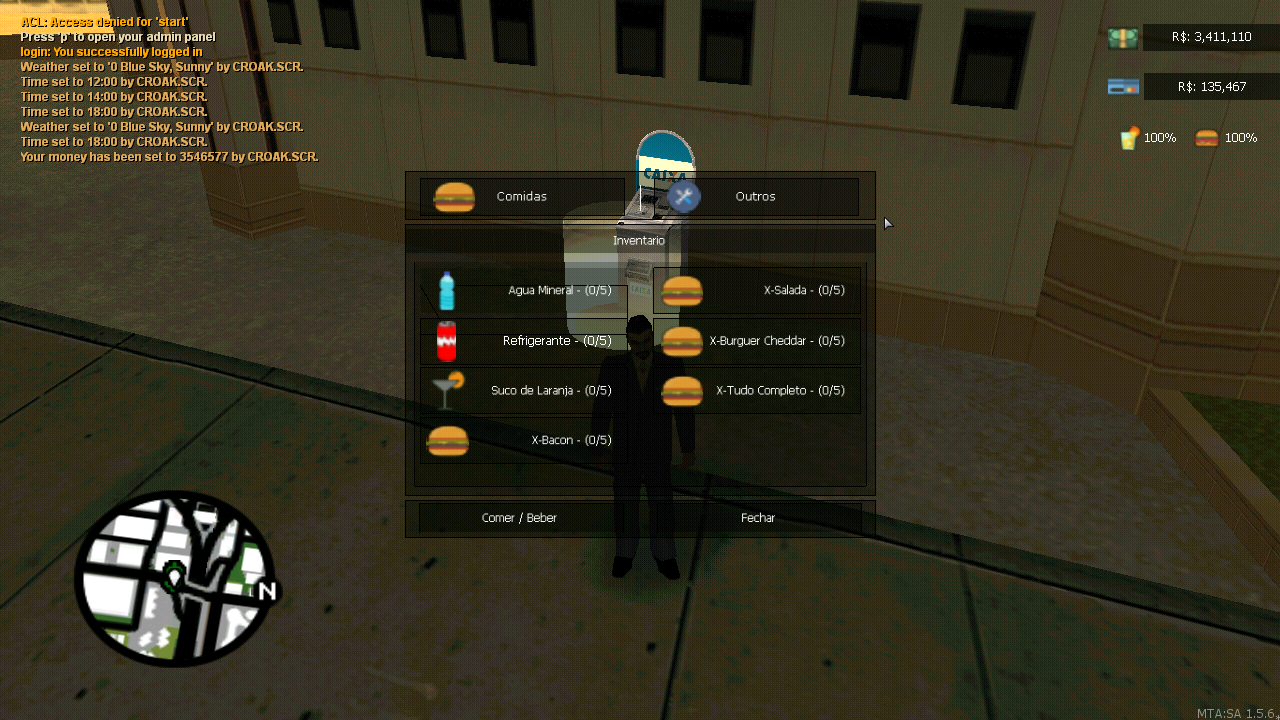Select the X-Tudo Completo burger icon
The width and height of the screenshot is (1280, 720).
click(681, 390)
